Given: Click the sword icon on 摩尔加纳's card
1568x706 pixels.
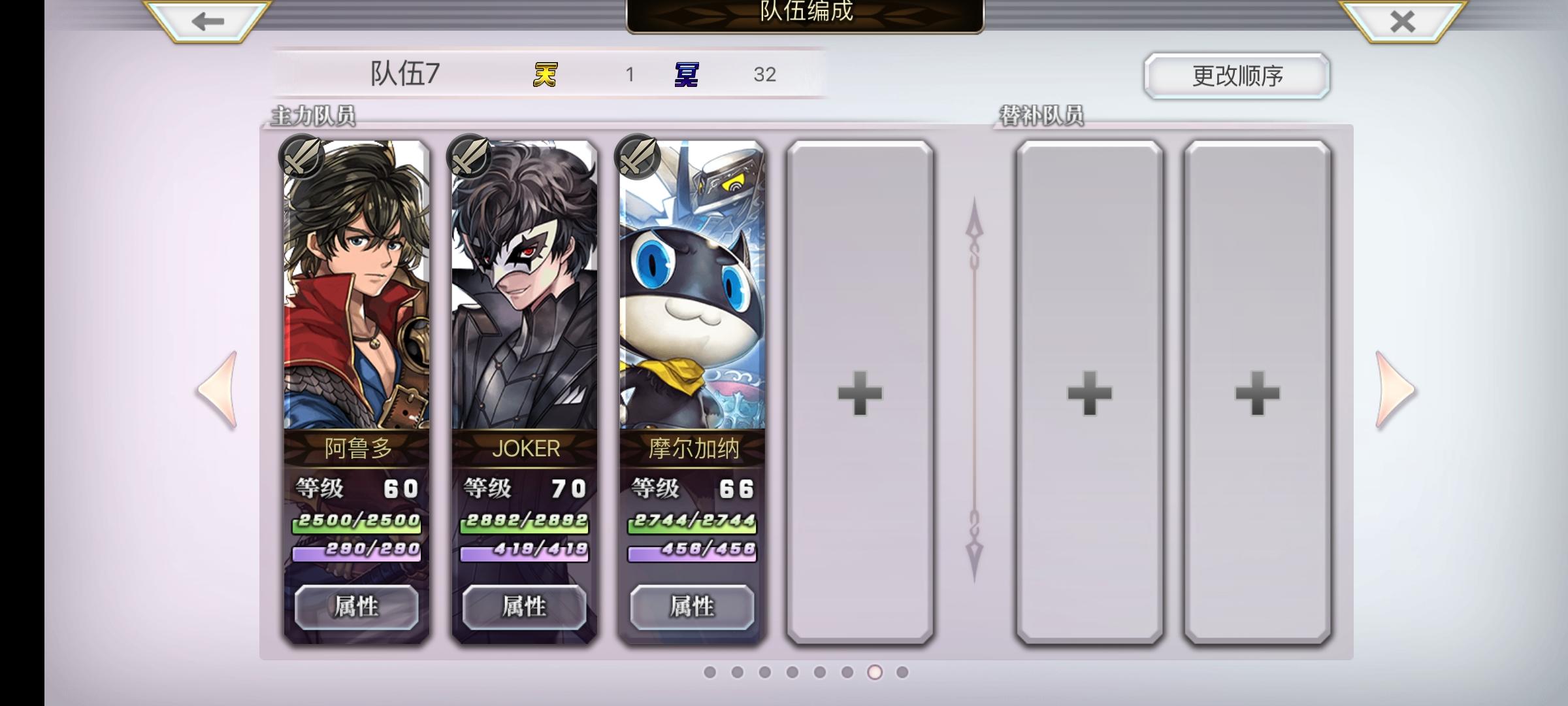Looking at the screenshot, I should pos(637,158).
